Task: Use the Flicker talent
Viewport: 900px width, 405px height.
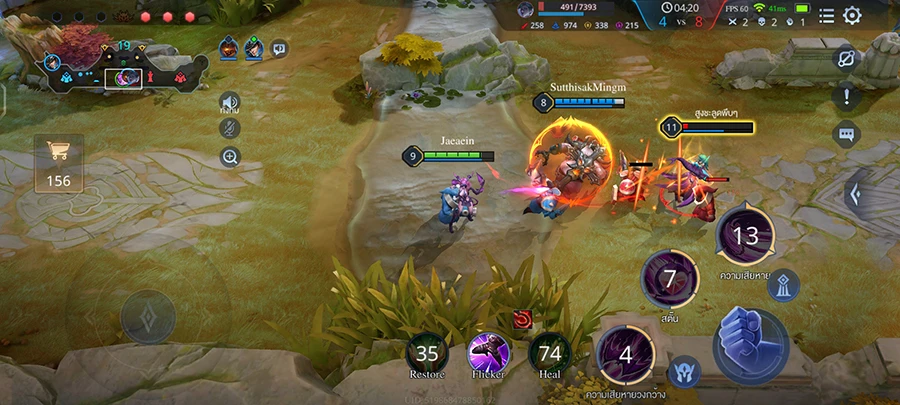Action: [x=488, y=353]
